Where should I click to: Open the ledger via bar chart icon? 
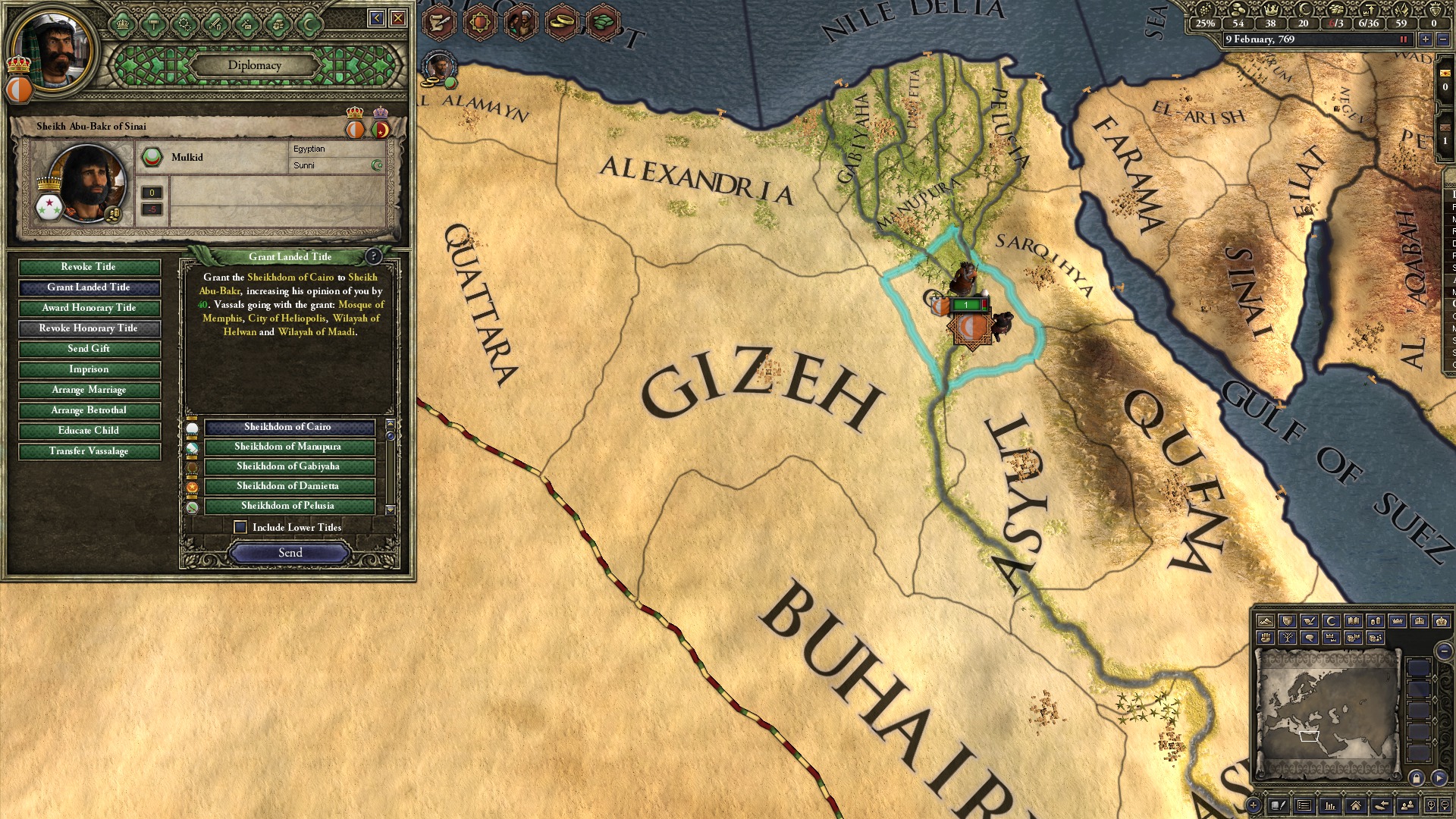pyautogui.click(x=1329, y=805)
